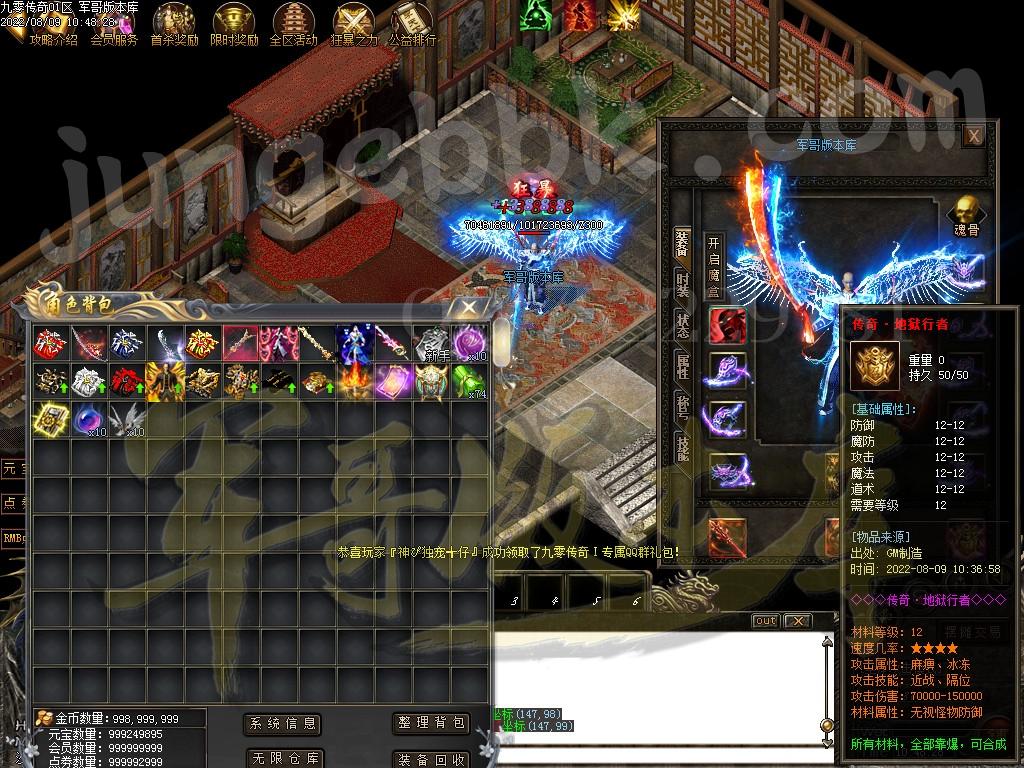The width and height of the screenshot is (1024, 768).
Task: Open the 限时奖励 timed rewards
Action: tap(234, 24)
